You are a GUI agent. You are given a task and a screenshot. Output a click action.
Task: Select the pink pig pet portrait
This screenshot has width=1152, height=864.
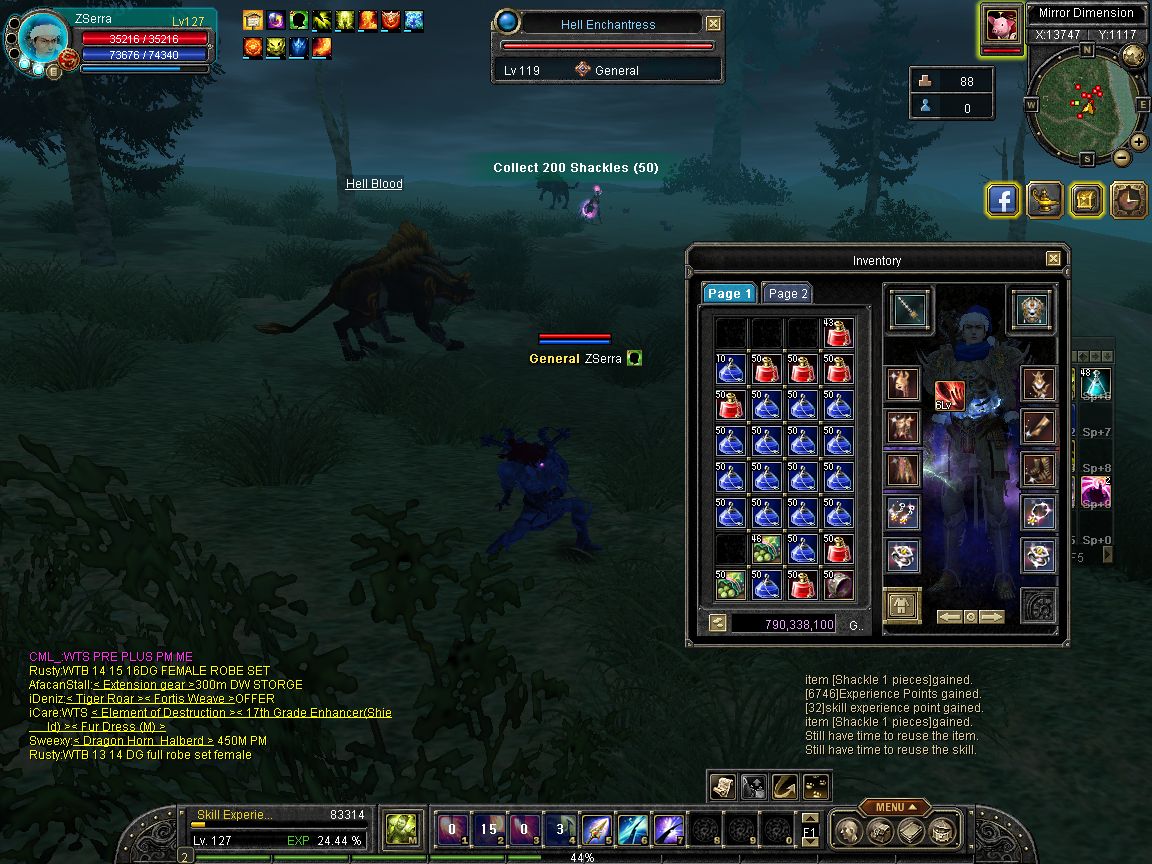pyautogui.click(x=1001, y=26)
